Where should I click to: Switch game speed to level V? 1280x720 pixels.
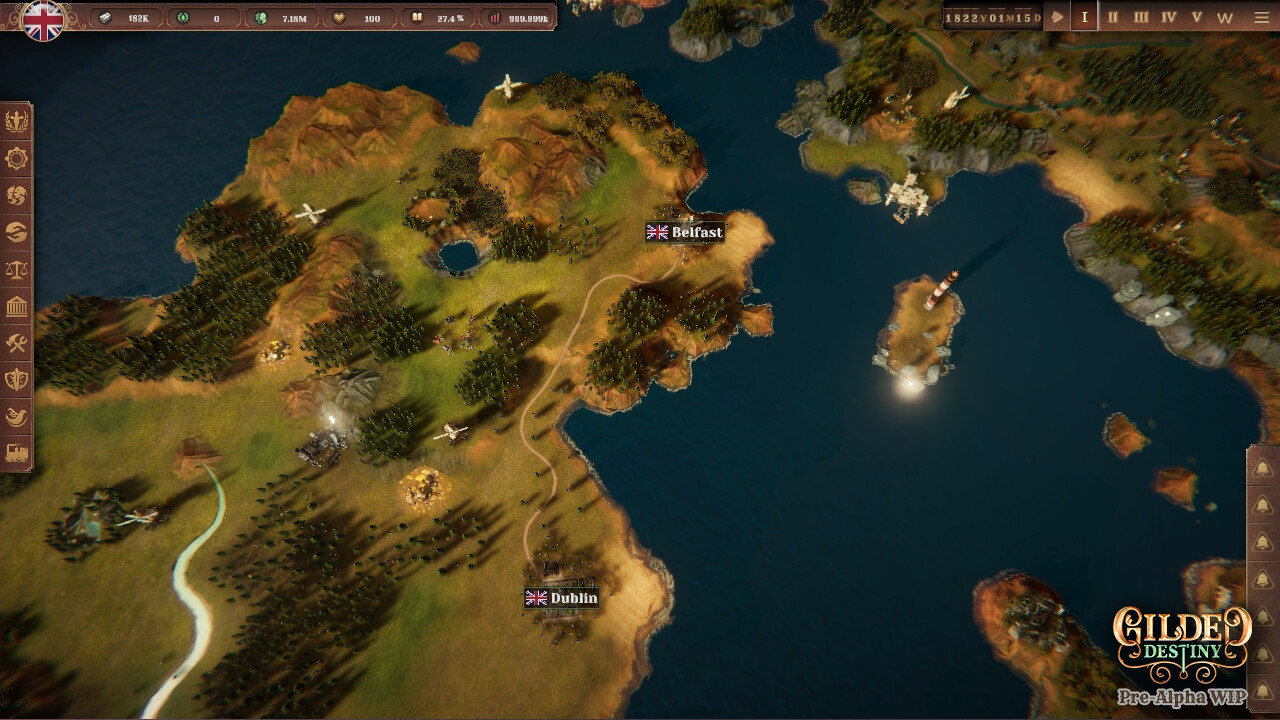click(x=1197, y=16)
